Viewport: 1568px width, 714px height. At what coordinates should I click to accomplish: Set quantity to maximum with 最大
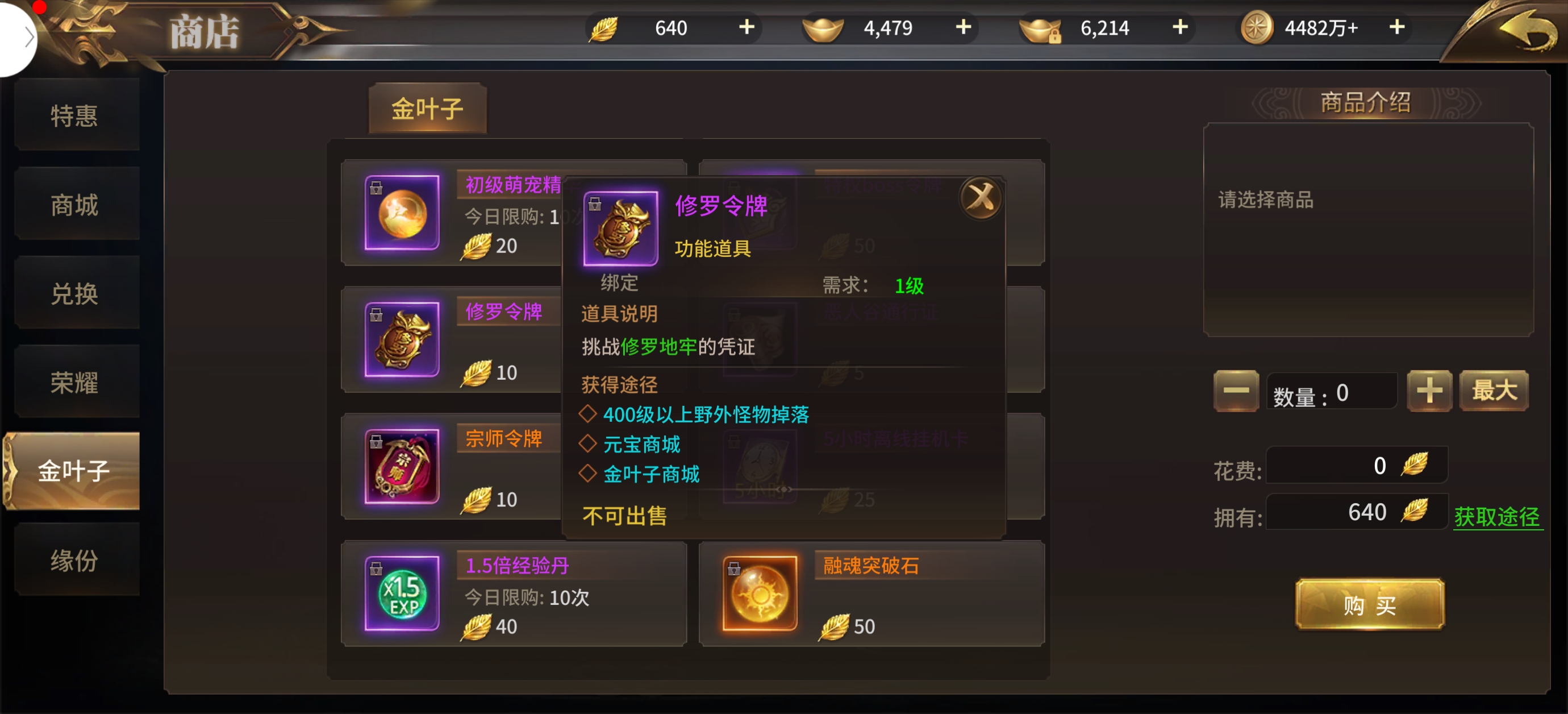(x=1493, y=391)
